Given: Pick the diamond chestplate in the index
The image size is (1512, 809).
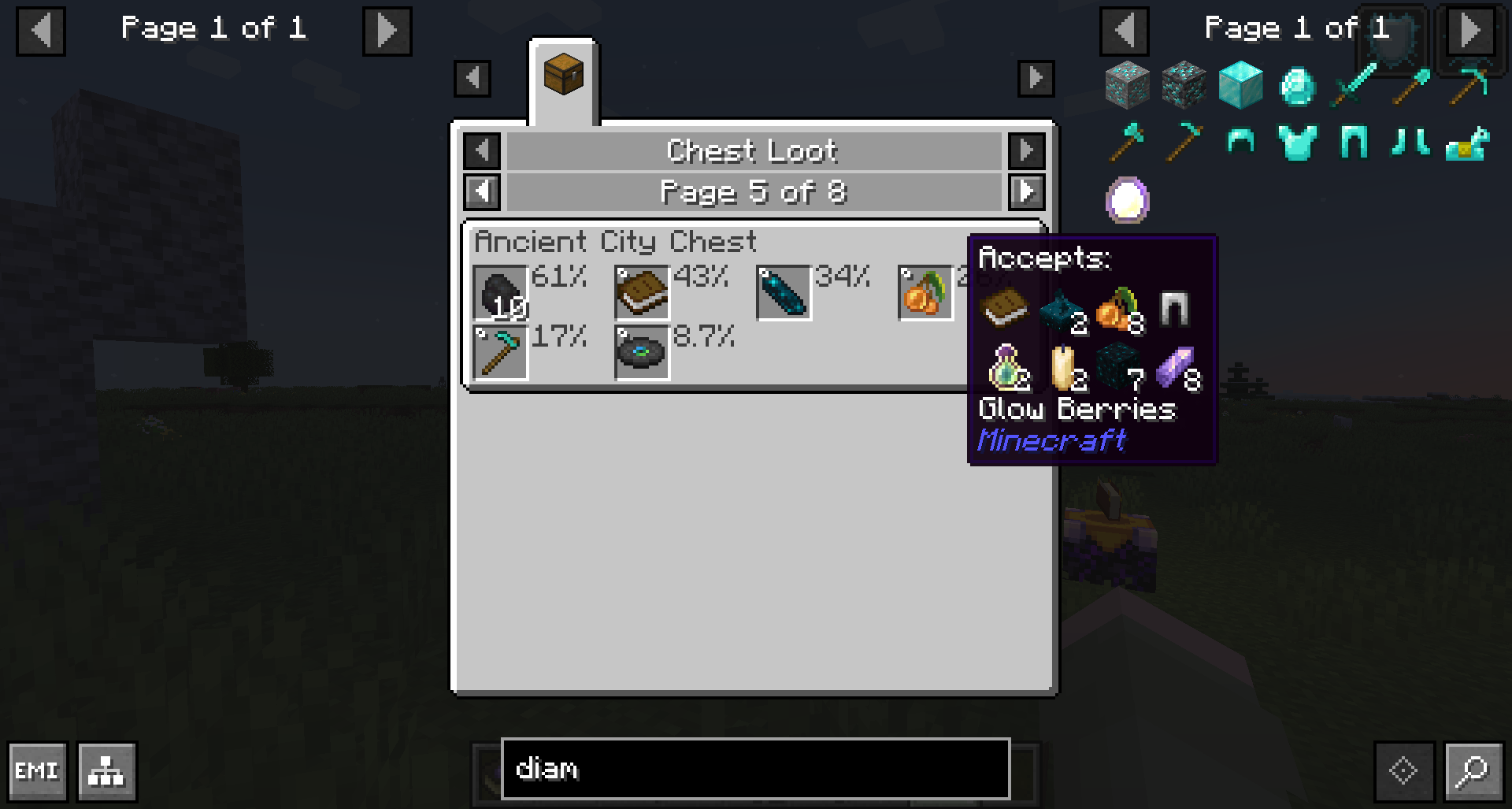Looking at the screenshot, I should pyautogui.click(x=1297, y=143).
